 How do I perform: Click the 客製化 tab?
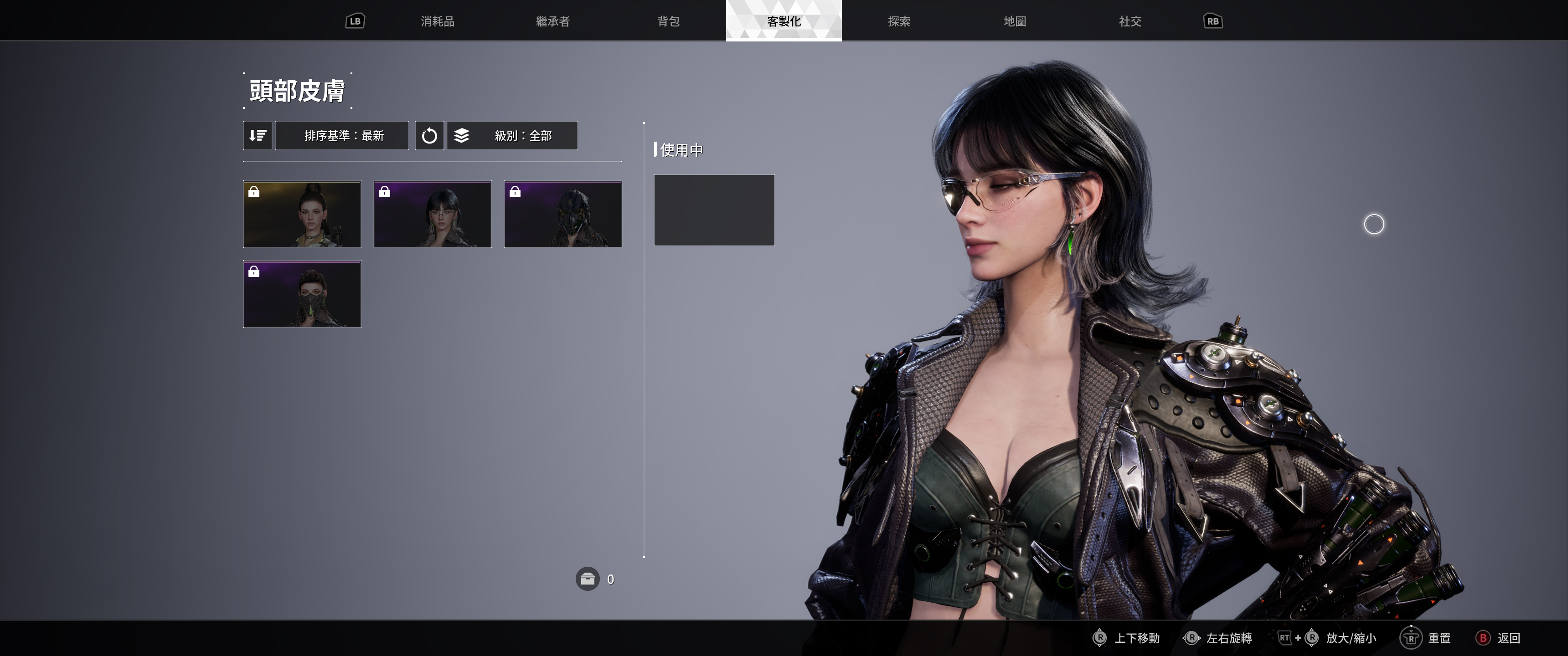(784, 21)
